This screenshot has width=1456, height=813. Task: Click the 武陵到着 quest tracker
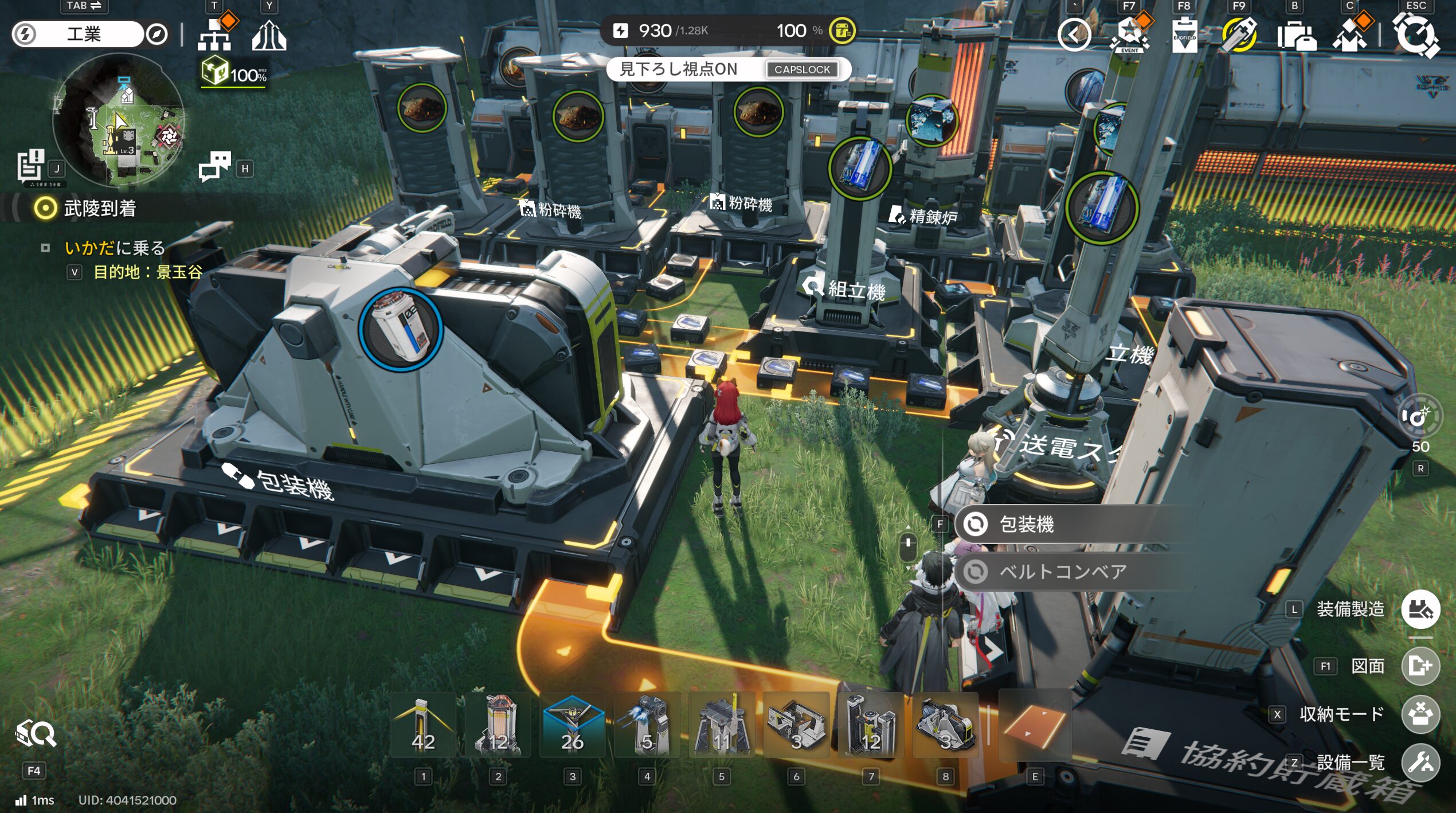(x=100, y=208)
